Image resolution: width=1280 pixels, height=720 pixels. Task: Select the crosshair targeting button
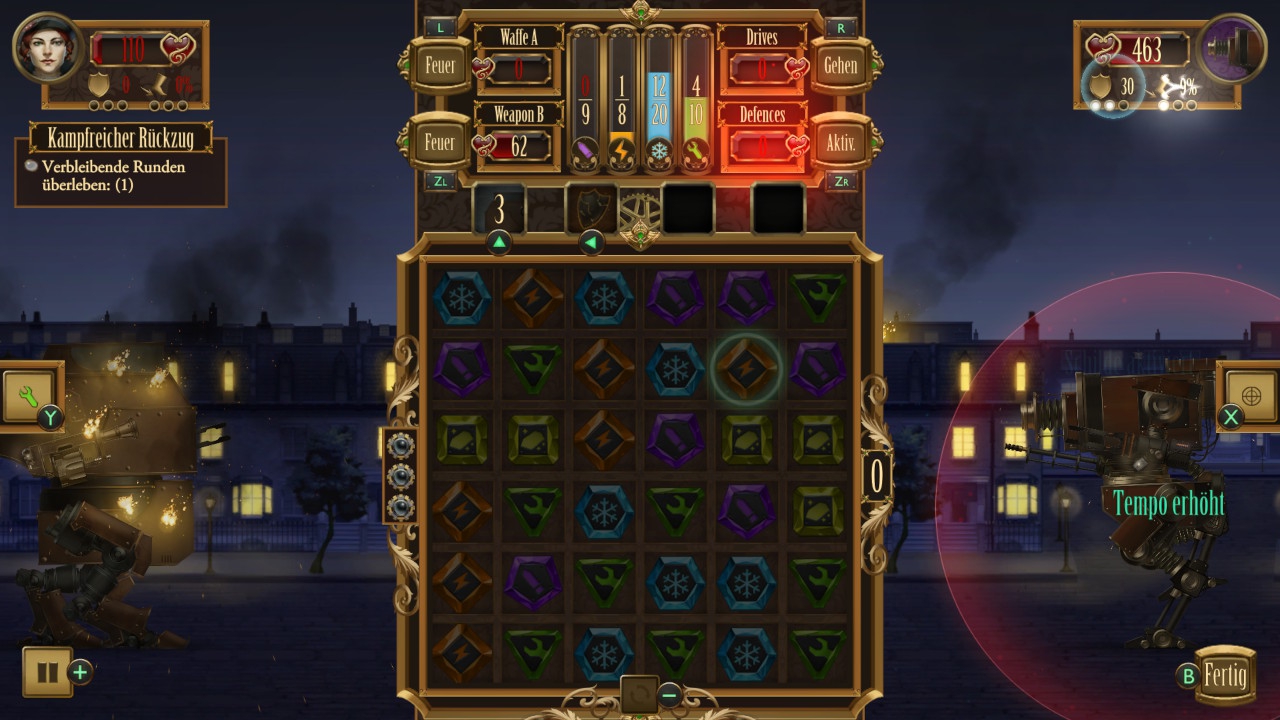1250,391
